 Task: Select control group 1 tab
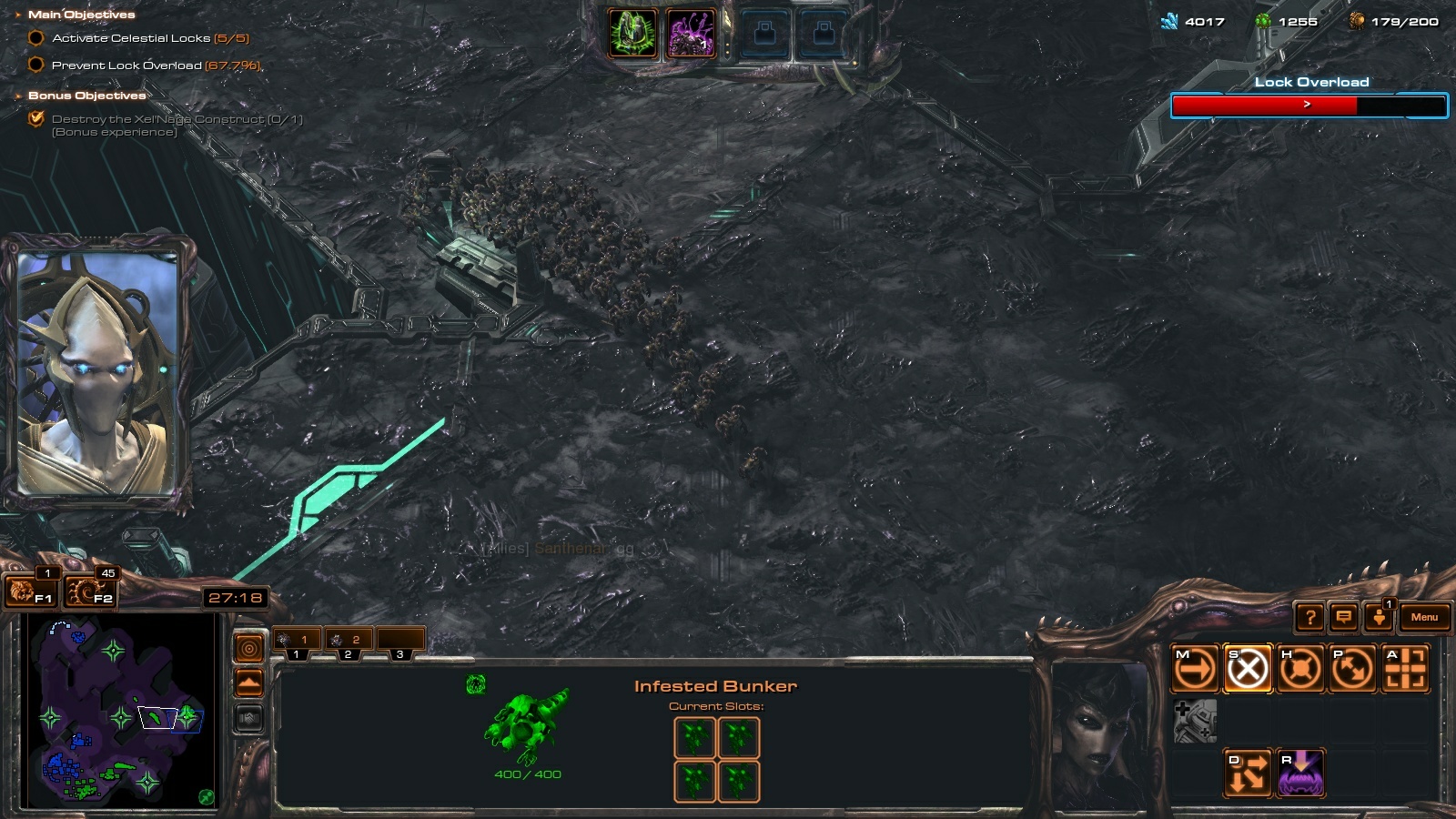click(297, 641)
